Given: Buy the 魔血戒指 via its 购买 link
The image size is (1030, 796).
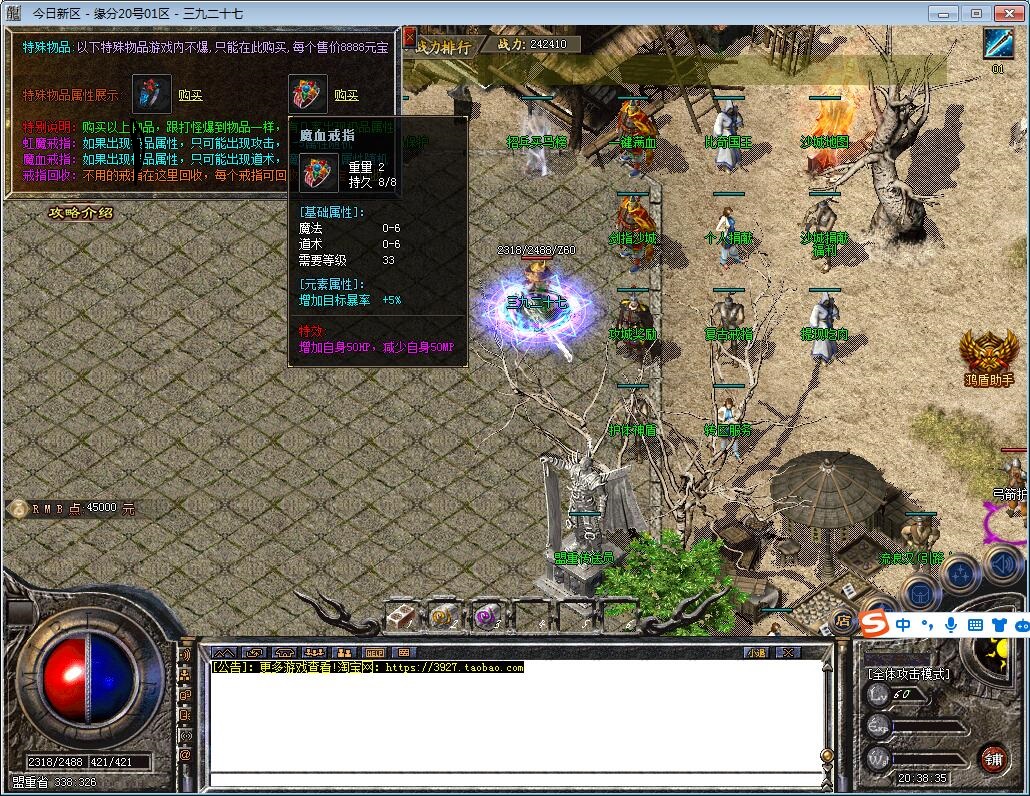Looking at the screenshot, I should (346, 95).
